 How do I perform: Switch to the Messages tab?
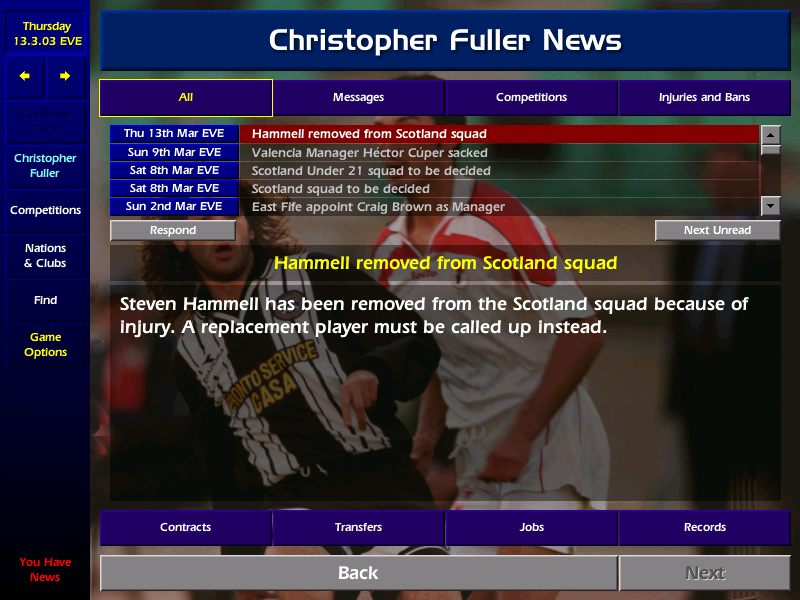358,98
